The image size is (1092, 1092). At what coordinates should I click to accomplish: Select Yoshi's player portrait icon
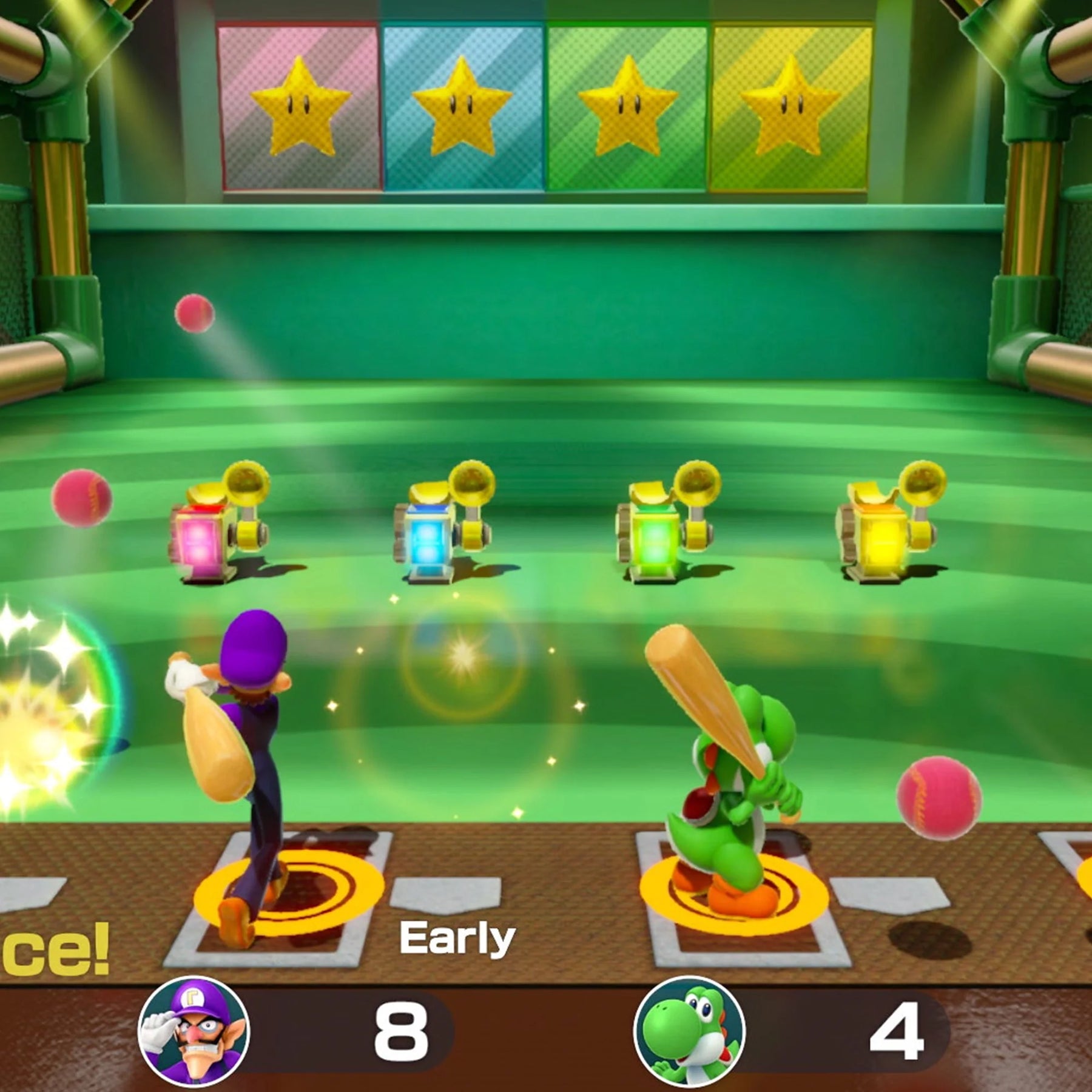point(689,1032)
